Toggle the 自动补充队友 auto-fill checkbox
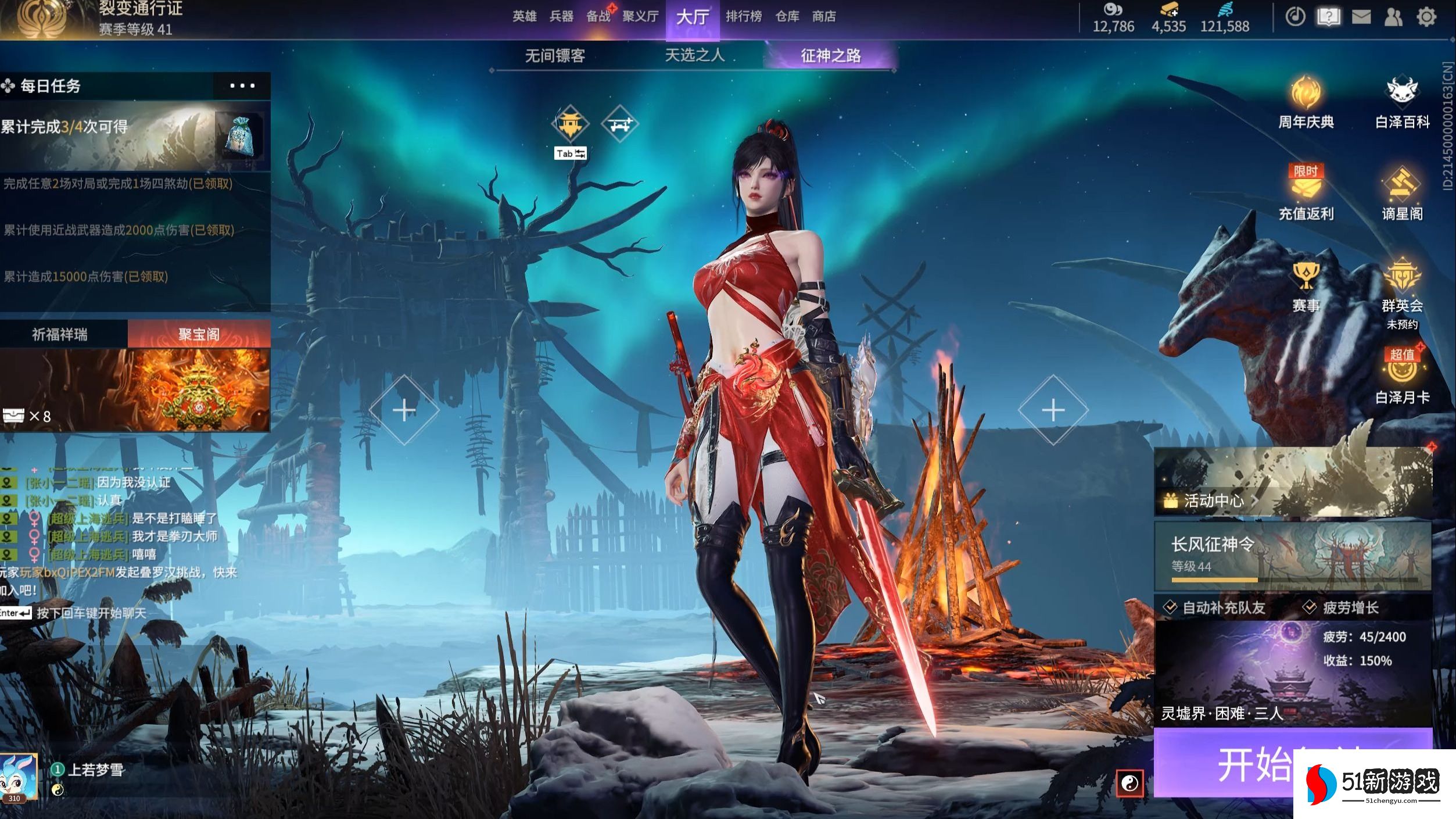 point(1170,607)
